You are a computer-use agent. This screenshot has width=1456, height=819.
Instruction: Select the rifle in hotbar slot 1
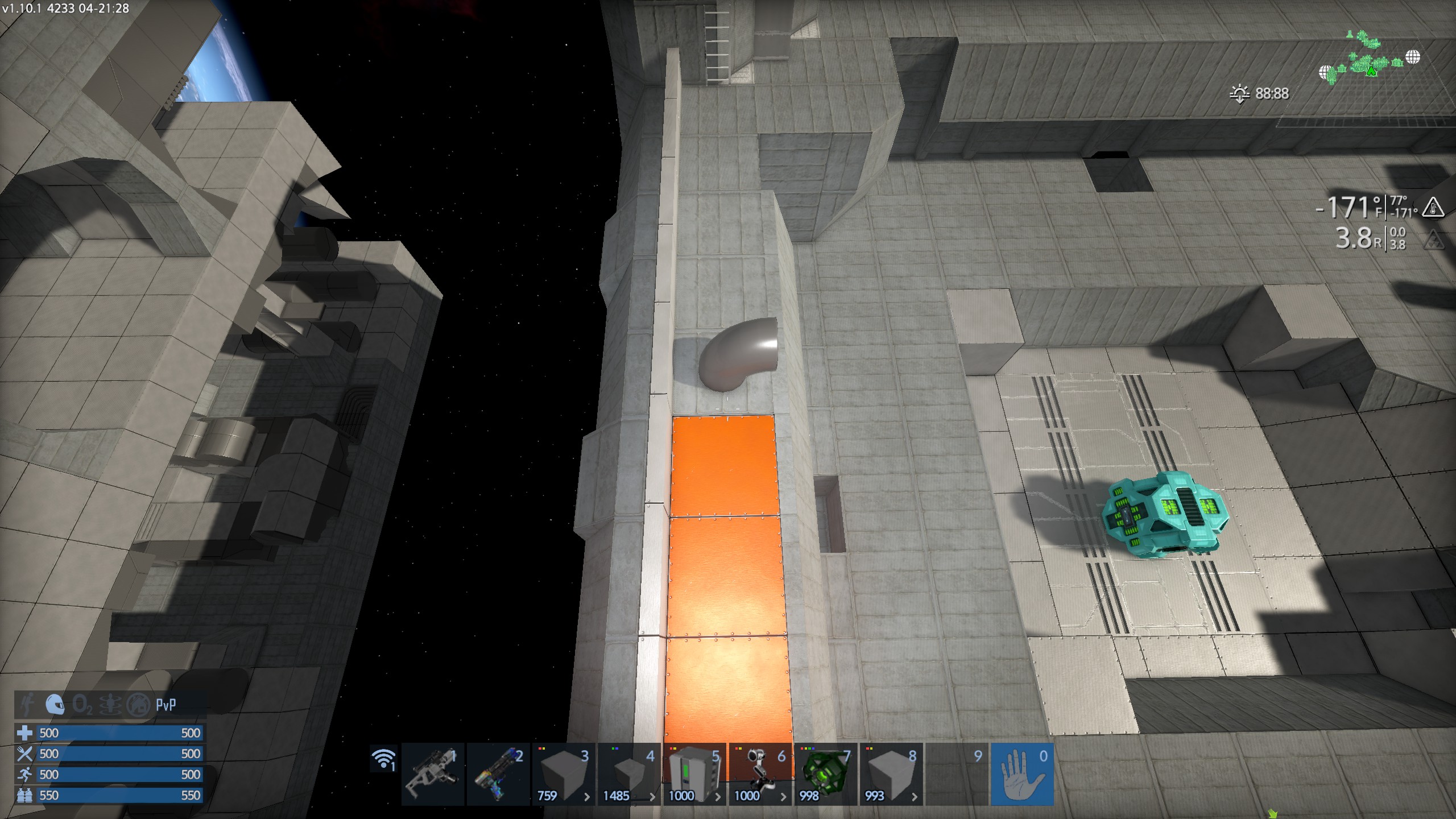[433, 774]
